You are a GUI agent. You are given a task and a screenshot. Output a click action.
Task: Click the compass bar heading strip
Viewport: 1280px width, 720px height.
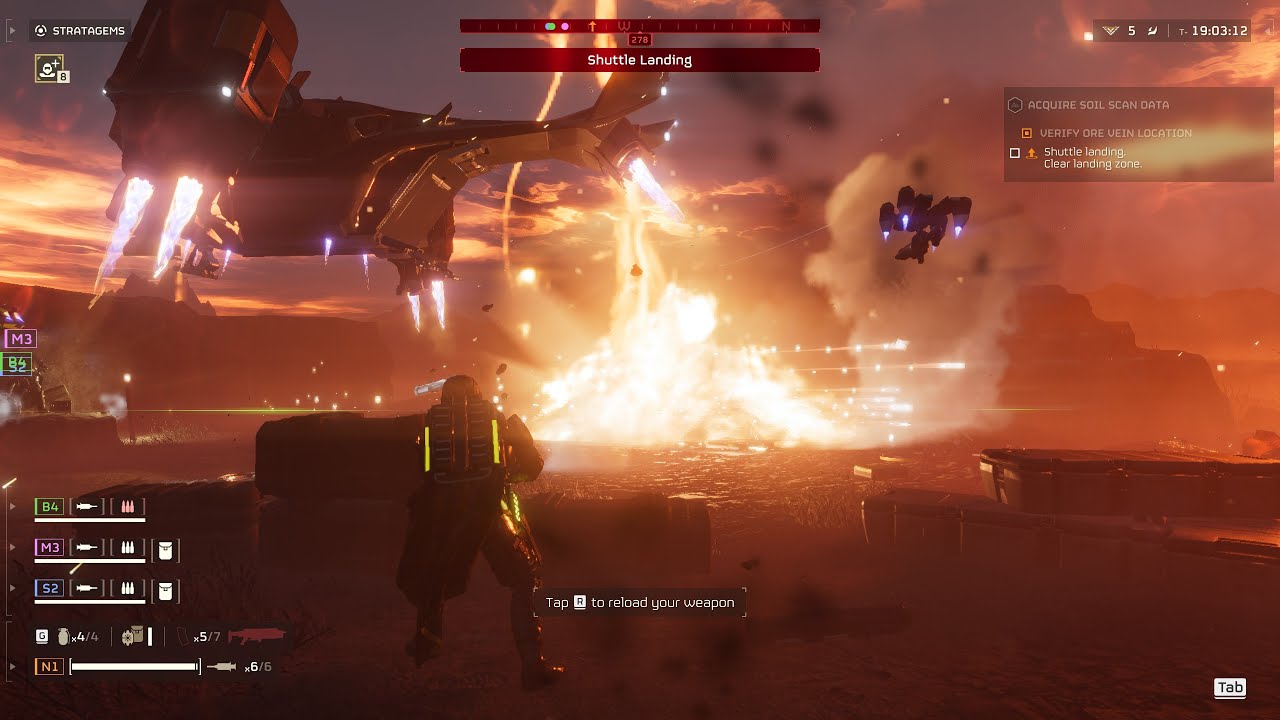pos(639,26)
